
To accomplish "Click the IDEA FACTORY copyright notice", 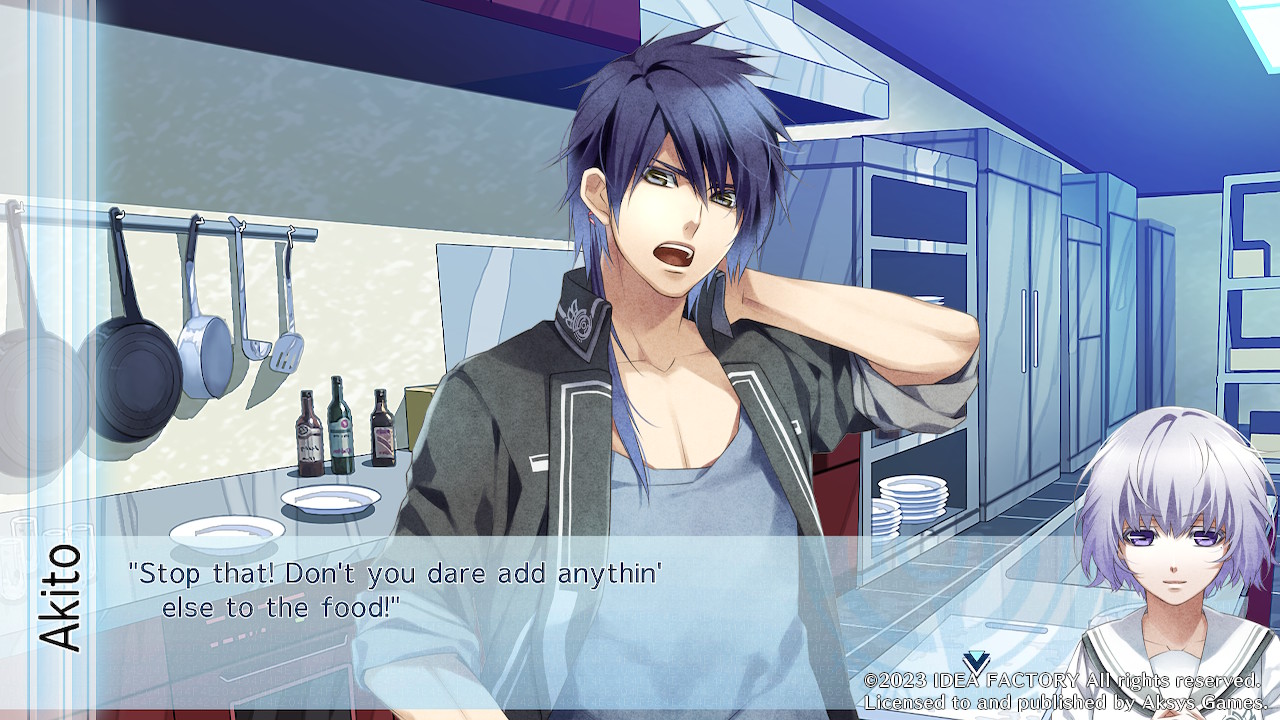I will (1060, 683).
